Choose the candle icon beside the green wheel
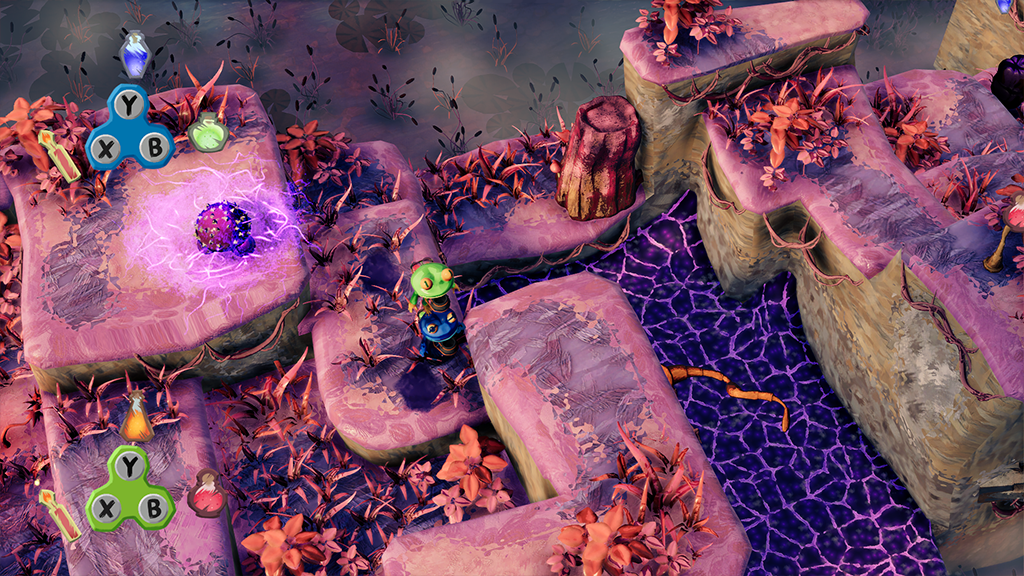1024x576 pixels. pyautogui.click(x=60, y=514)
